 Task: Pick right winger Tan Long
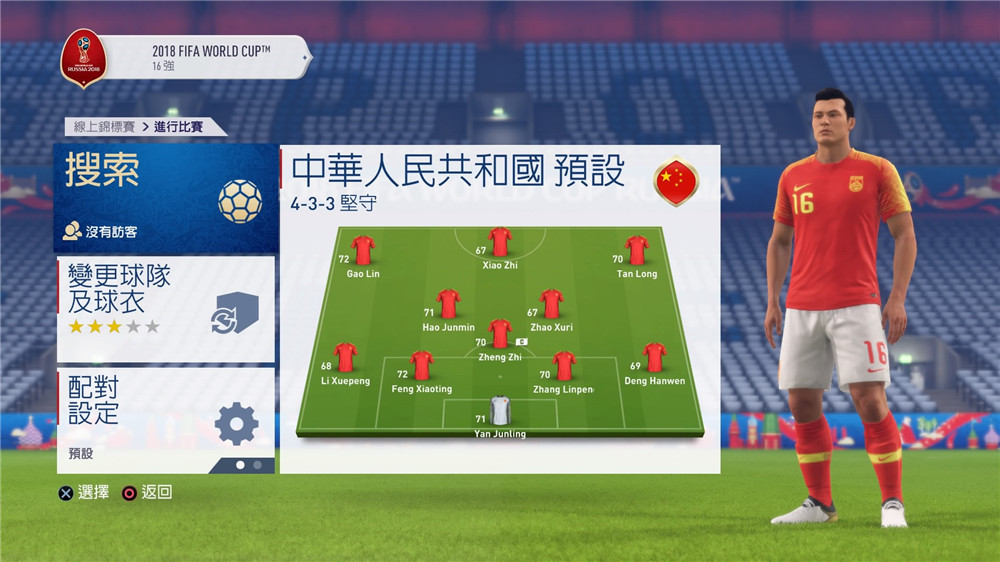click(x=636, y=251)
